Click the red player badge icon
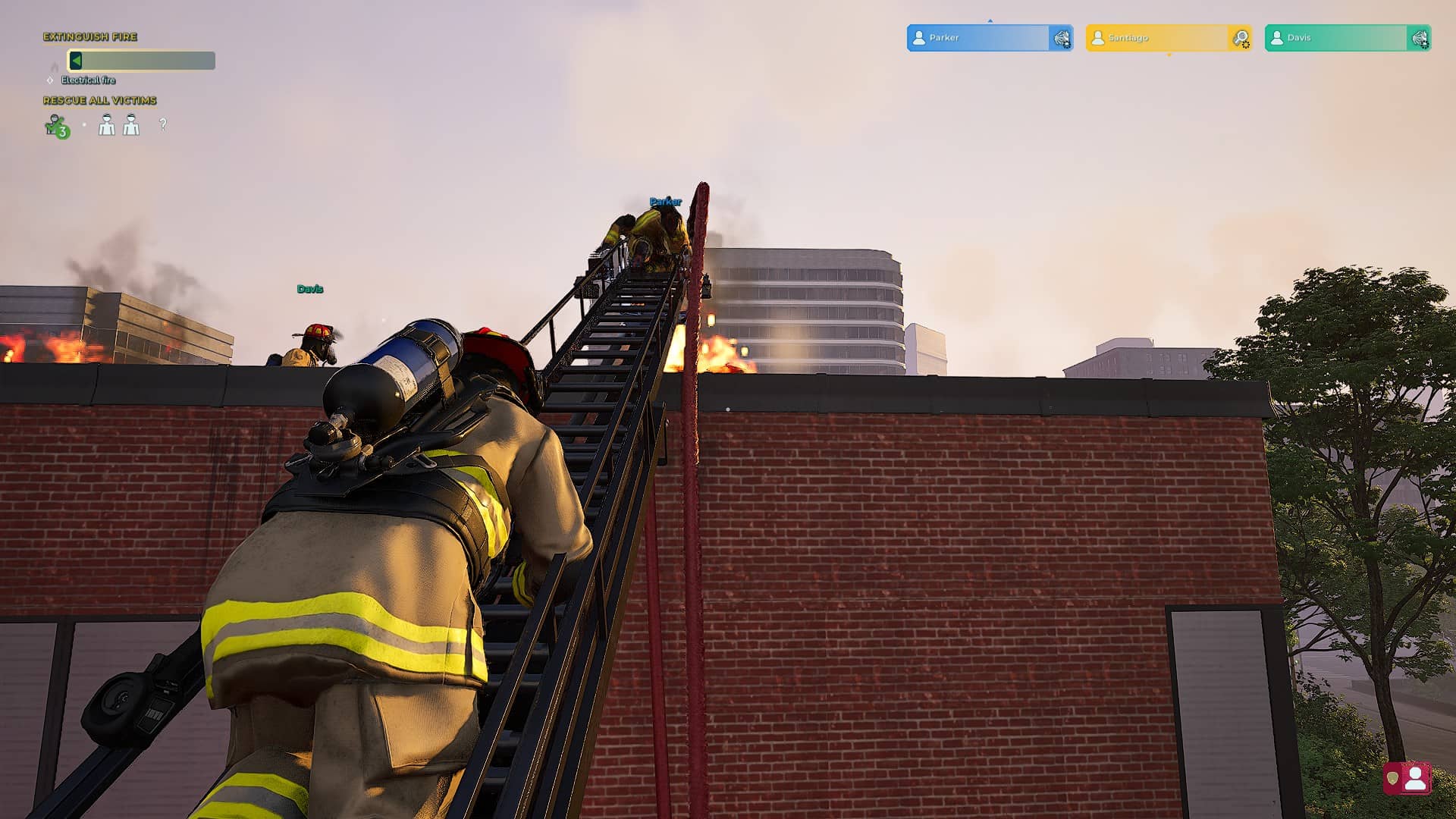The image size is (1456, 819). click(x=1407, y=778)
